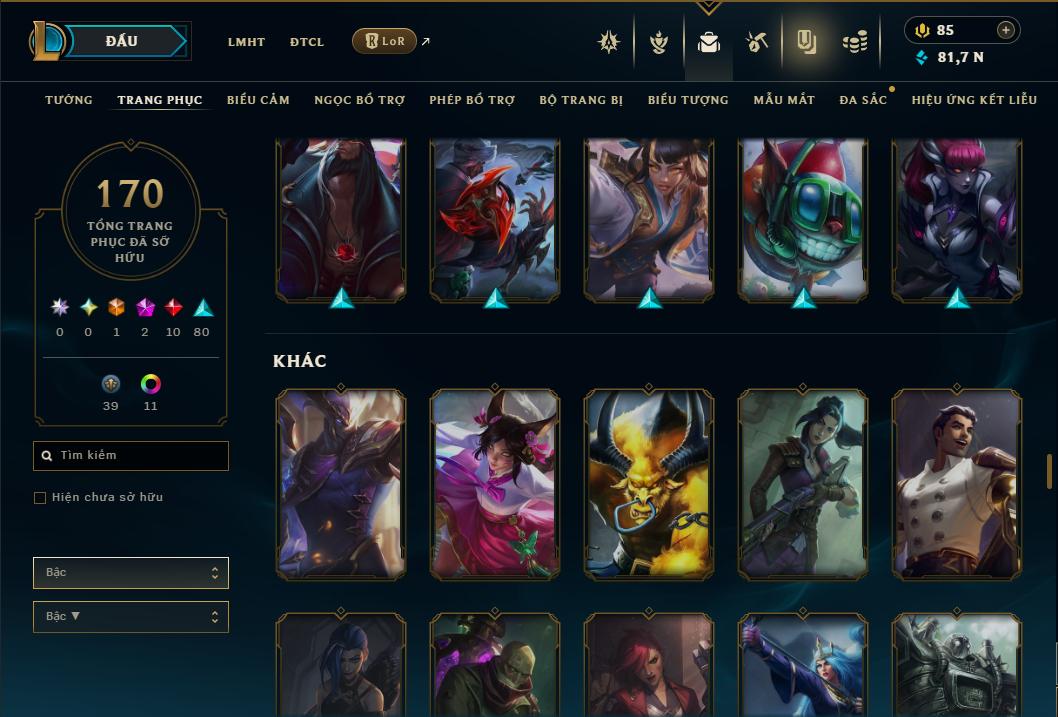1058x717 pixels.
Task: Click the plus button beside the 85 balance
Action: (x=1005, y=30)
